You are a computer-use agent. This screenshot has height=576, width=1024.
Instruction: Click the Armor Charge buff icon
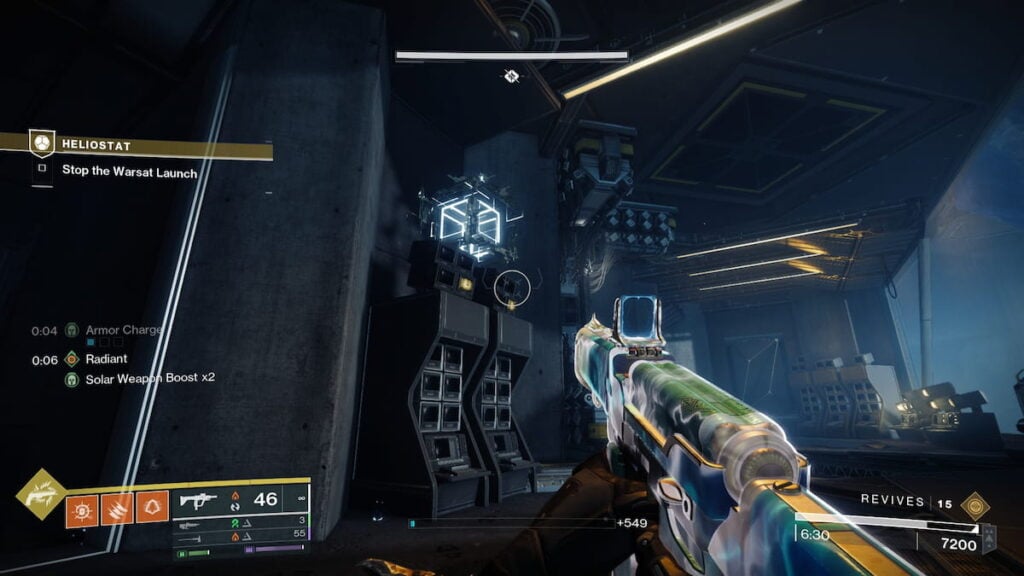click(x=71, y=329)
